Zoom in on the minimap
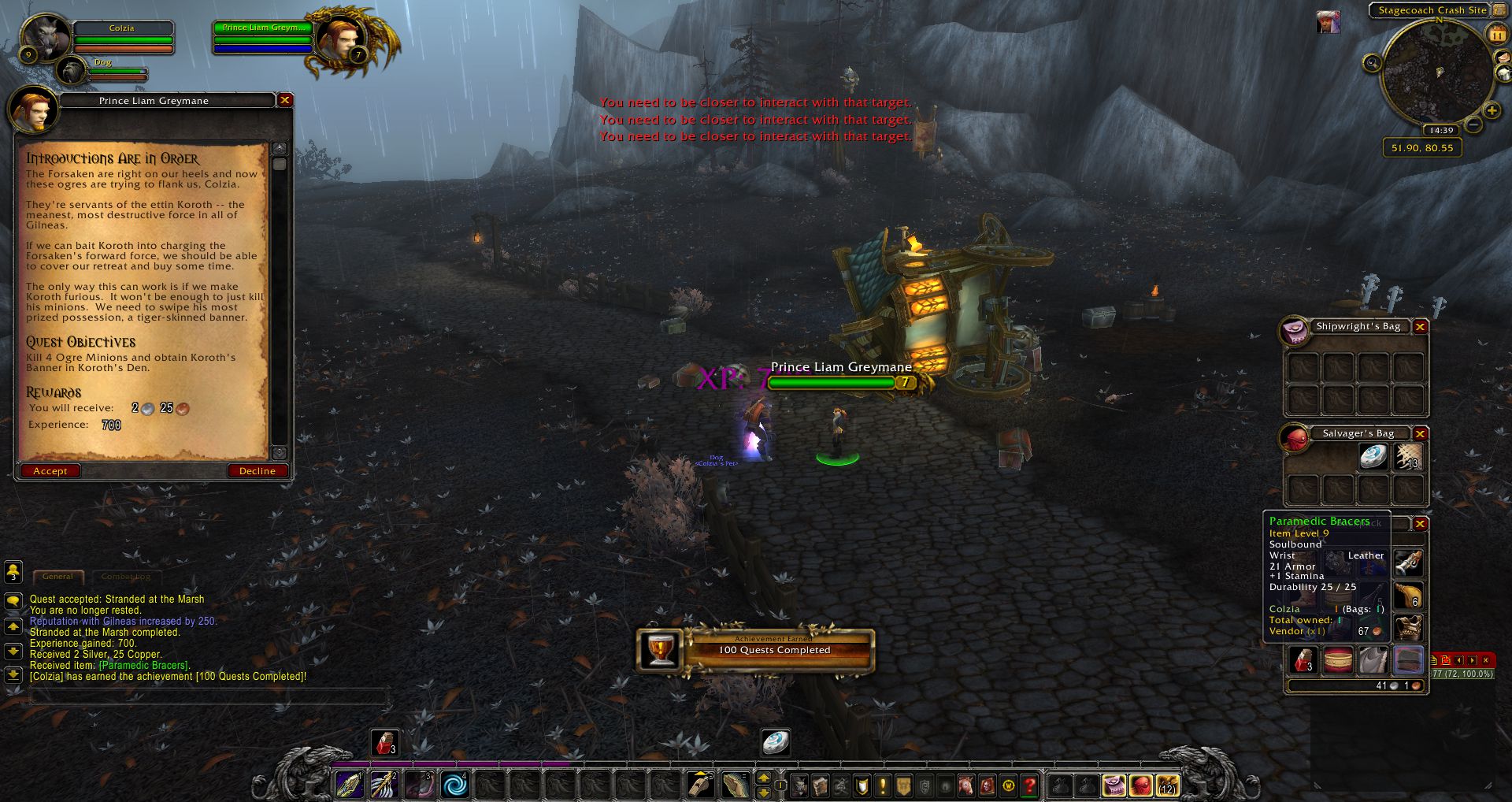 pos(1492,110)
